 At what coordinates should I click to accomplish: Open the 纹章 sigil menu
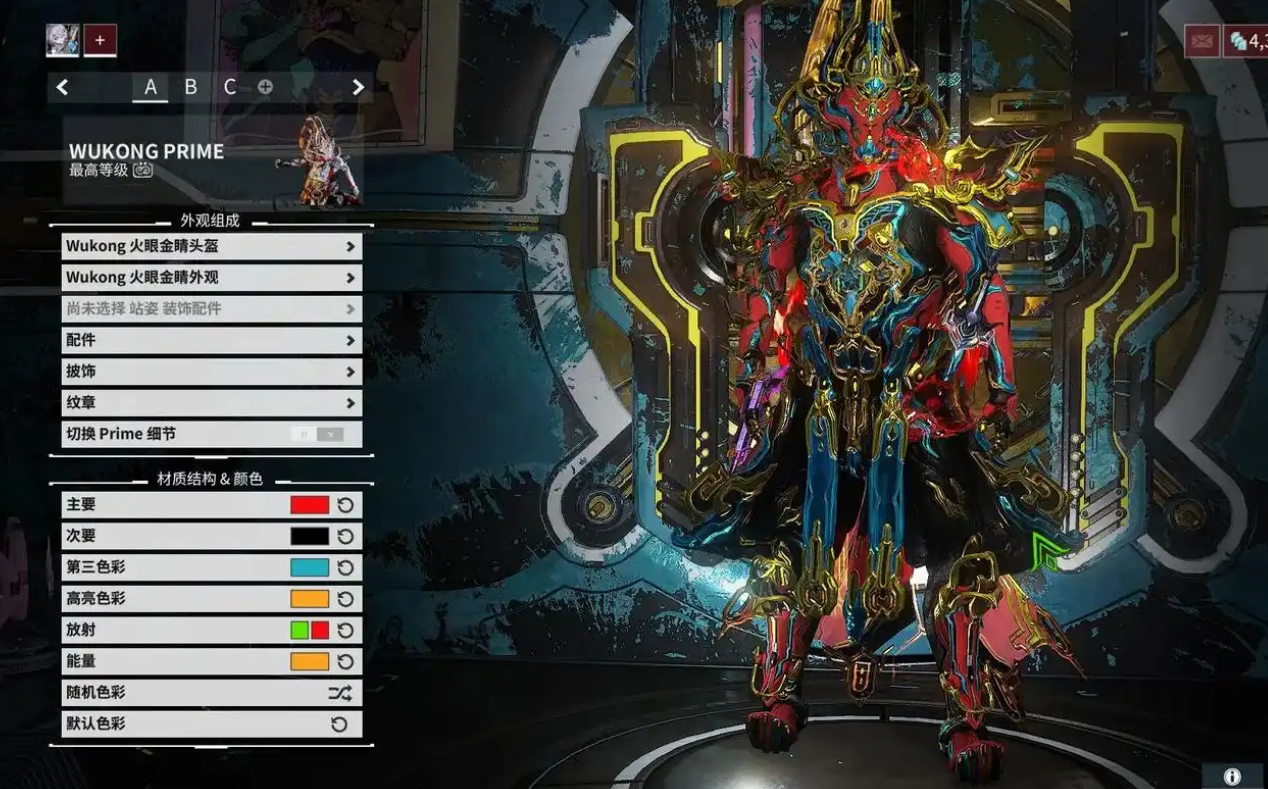coord(211,403)
